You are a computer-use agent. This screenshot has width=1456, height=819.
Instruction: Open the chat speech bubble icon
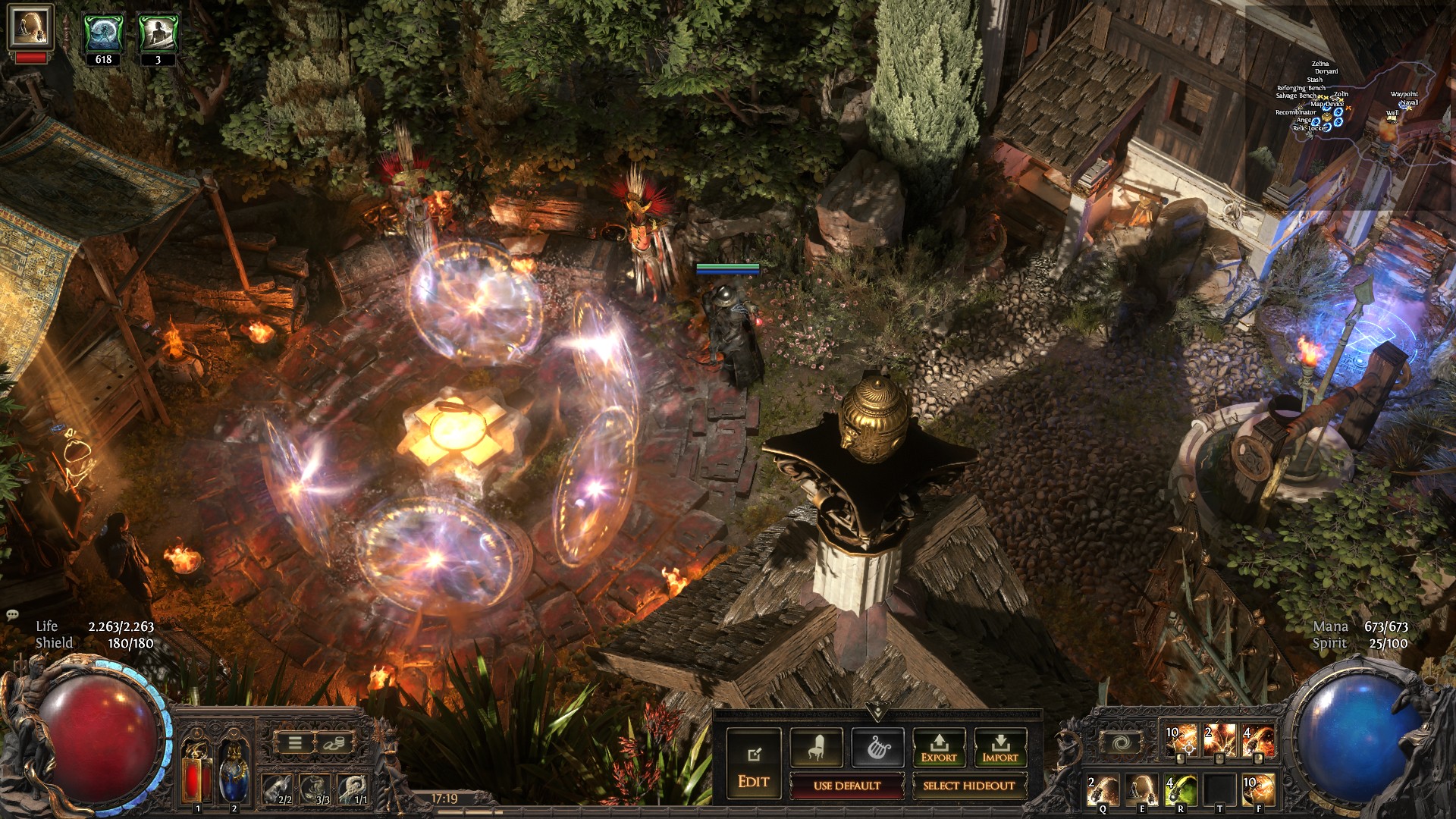pos(11,614)
